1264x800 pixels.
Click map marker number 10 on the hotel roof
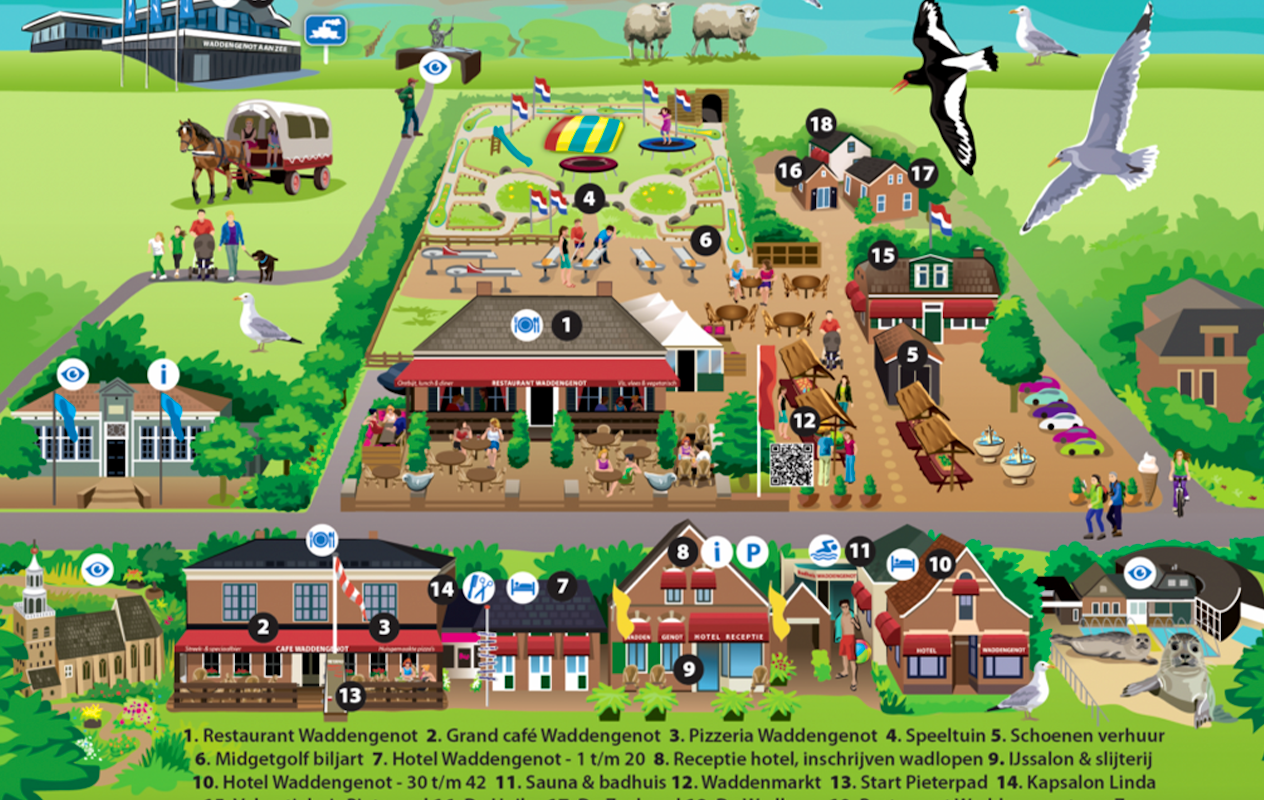(940, 564)
